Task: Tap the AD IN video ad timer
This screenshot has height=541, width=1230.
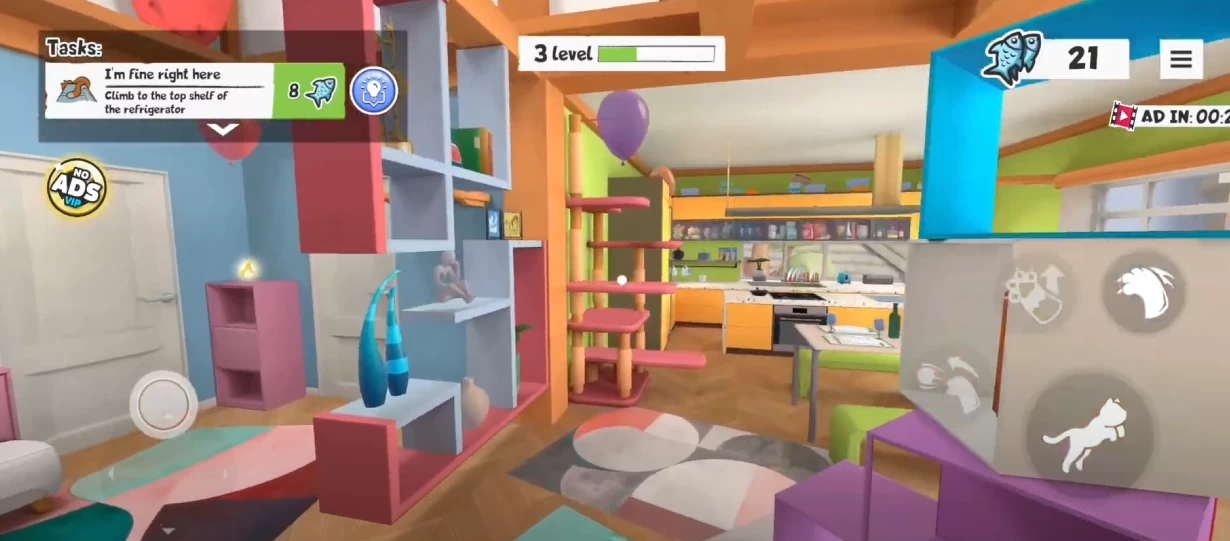Action: click(x=1172, y=116)
